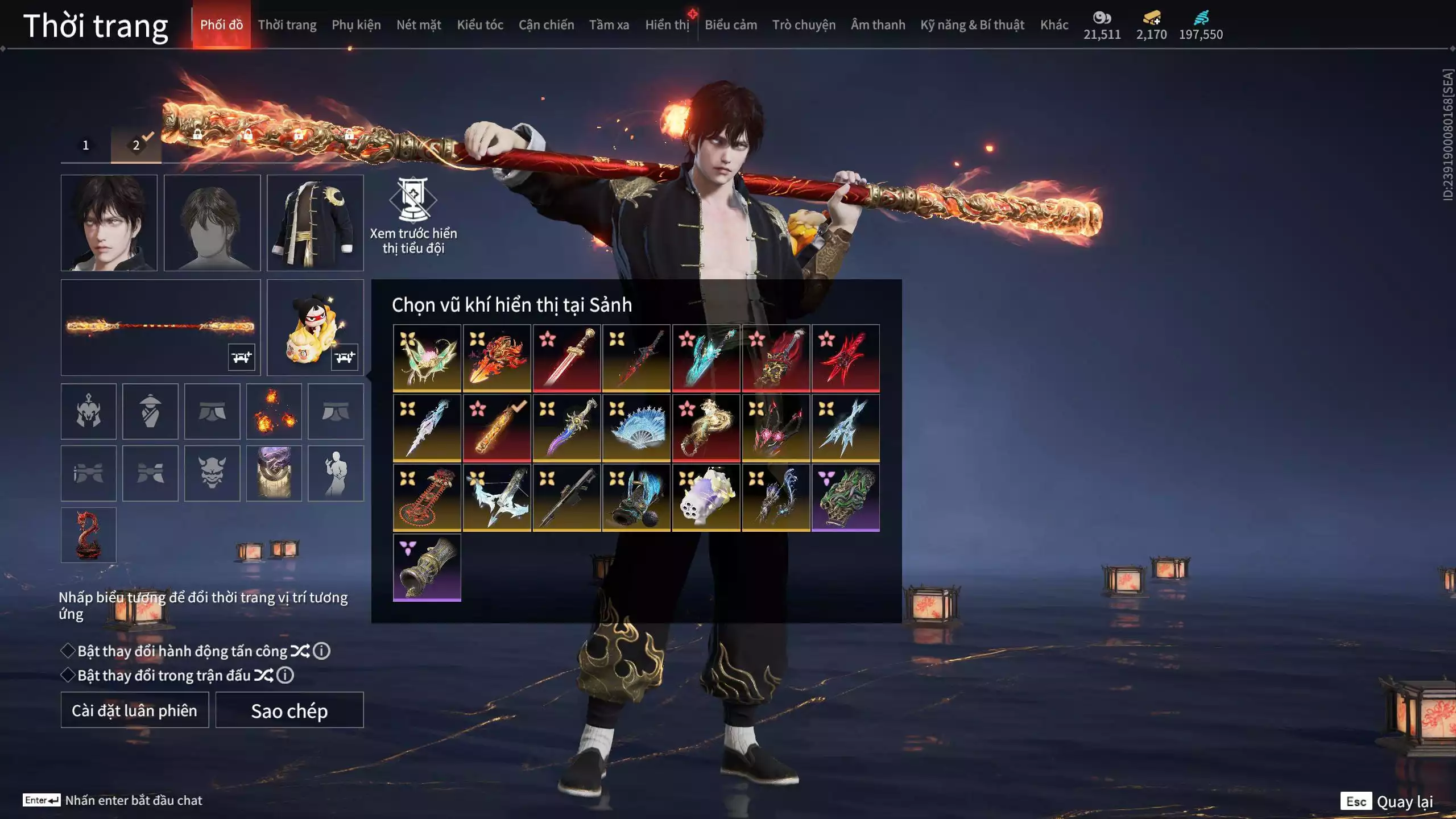Select the red serpent accessory slot

tap(89, 535)
